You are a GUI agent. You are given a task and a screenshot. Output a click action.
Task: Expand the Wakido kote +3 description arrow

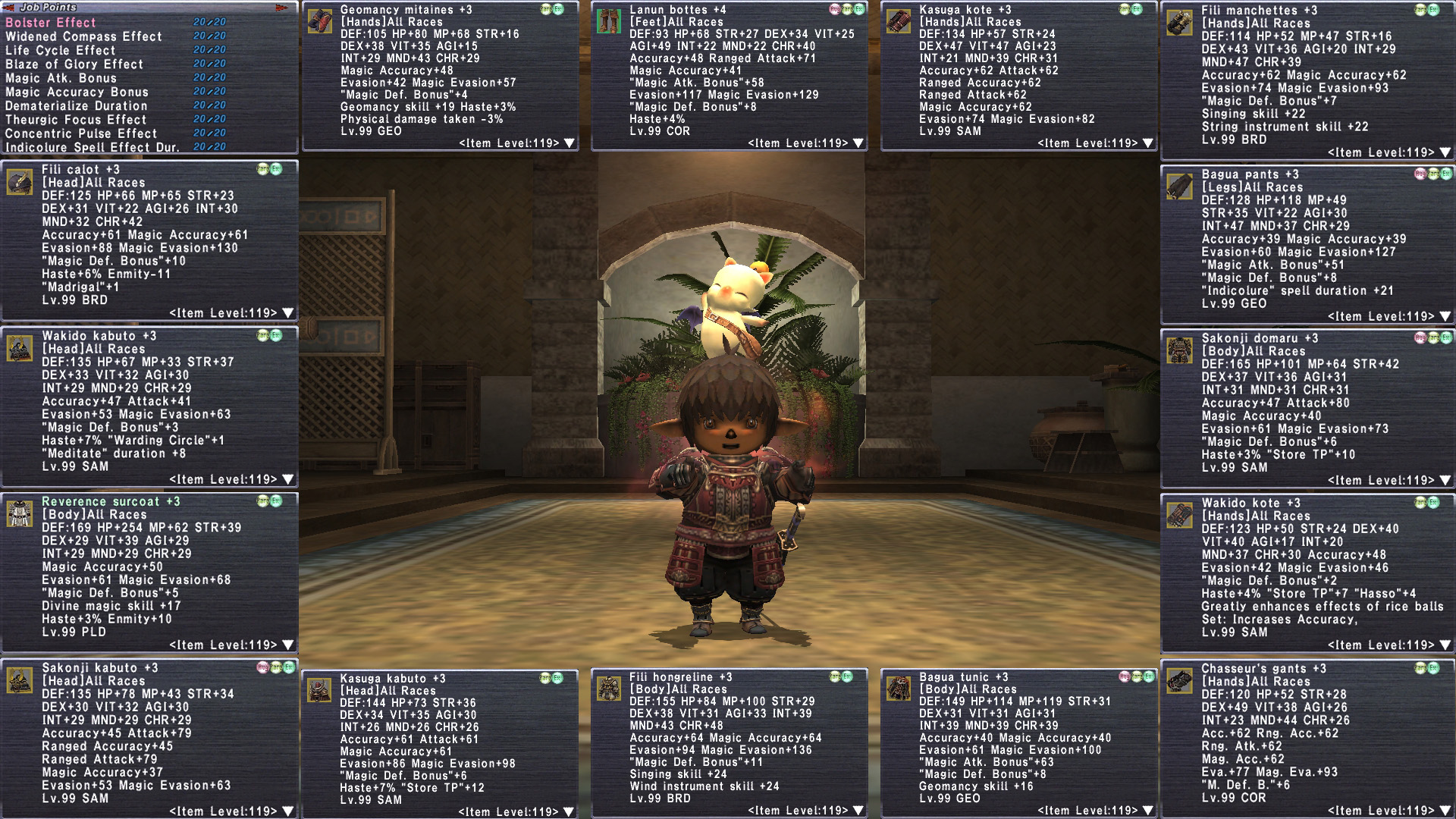click(1445, 645)
